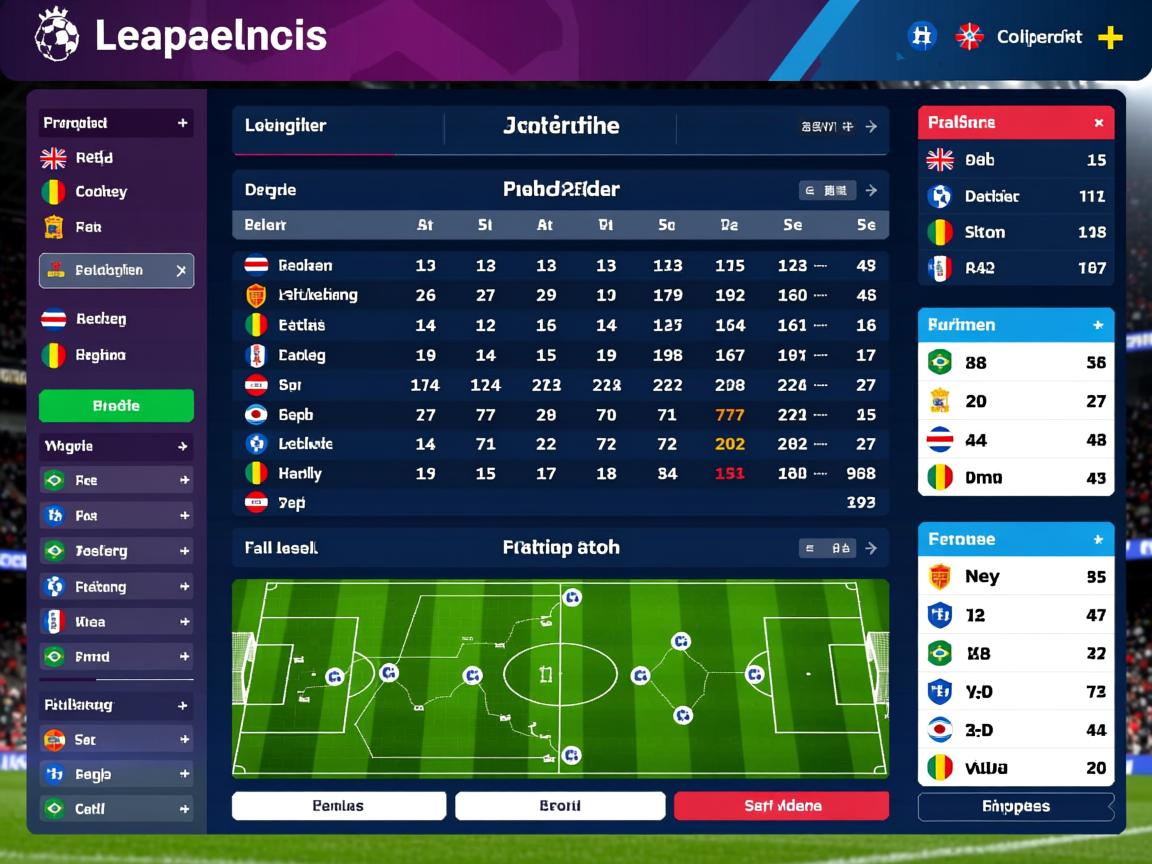Click the red Sarf vidane button
The width and height of the screenshot is (1152, 864).
781,806
